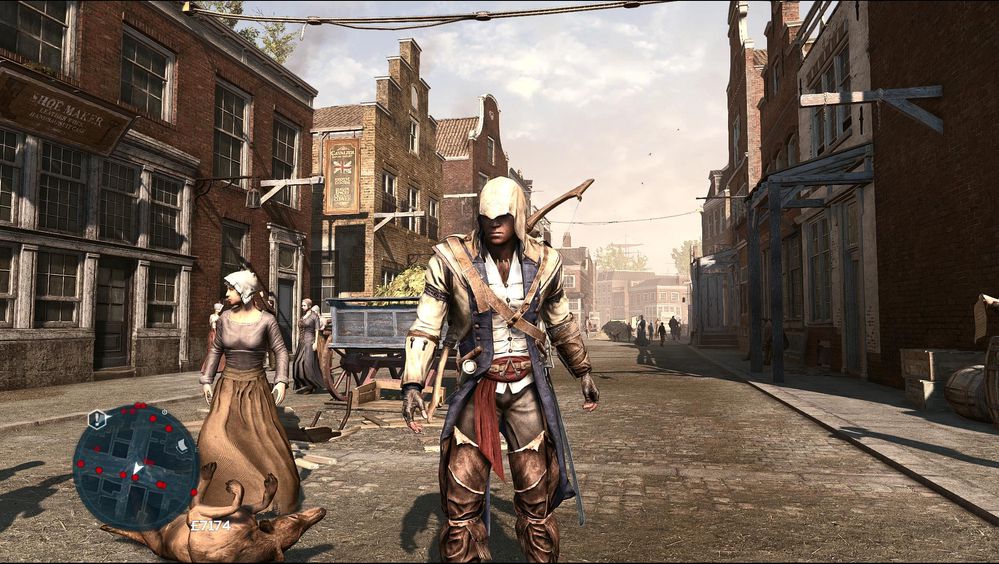This screenshot has width=999, height=564.
Task: Click the white player arrow on minimap
Action: click(x=137, y=468)
